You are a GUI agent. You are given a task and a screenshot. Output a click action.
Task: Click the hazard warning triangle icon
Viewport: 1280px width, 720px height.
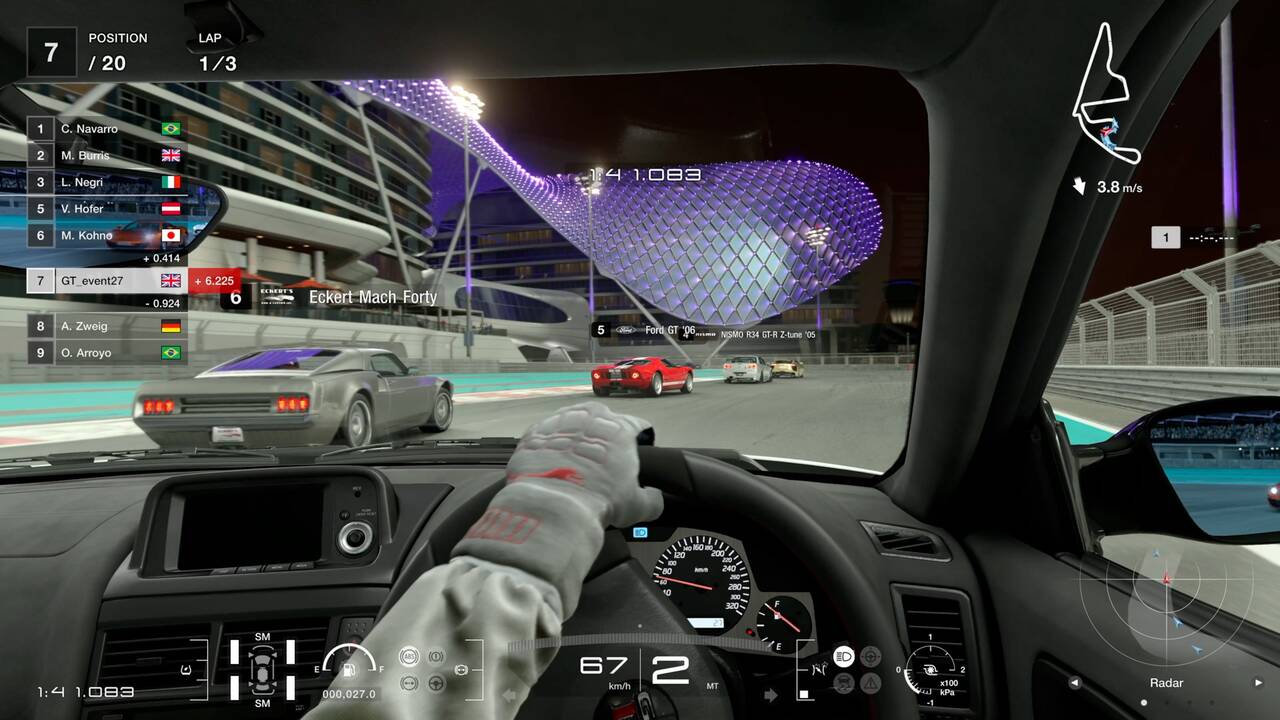(x=870, y=683)
